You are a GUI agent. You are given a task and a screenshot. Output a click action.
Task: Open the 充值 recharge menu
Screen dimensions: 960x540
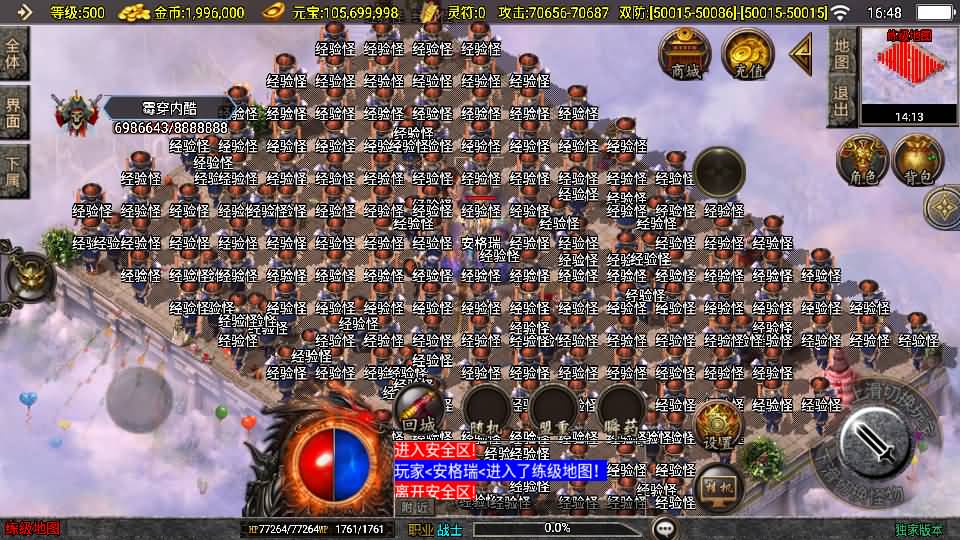pos(745,54)
